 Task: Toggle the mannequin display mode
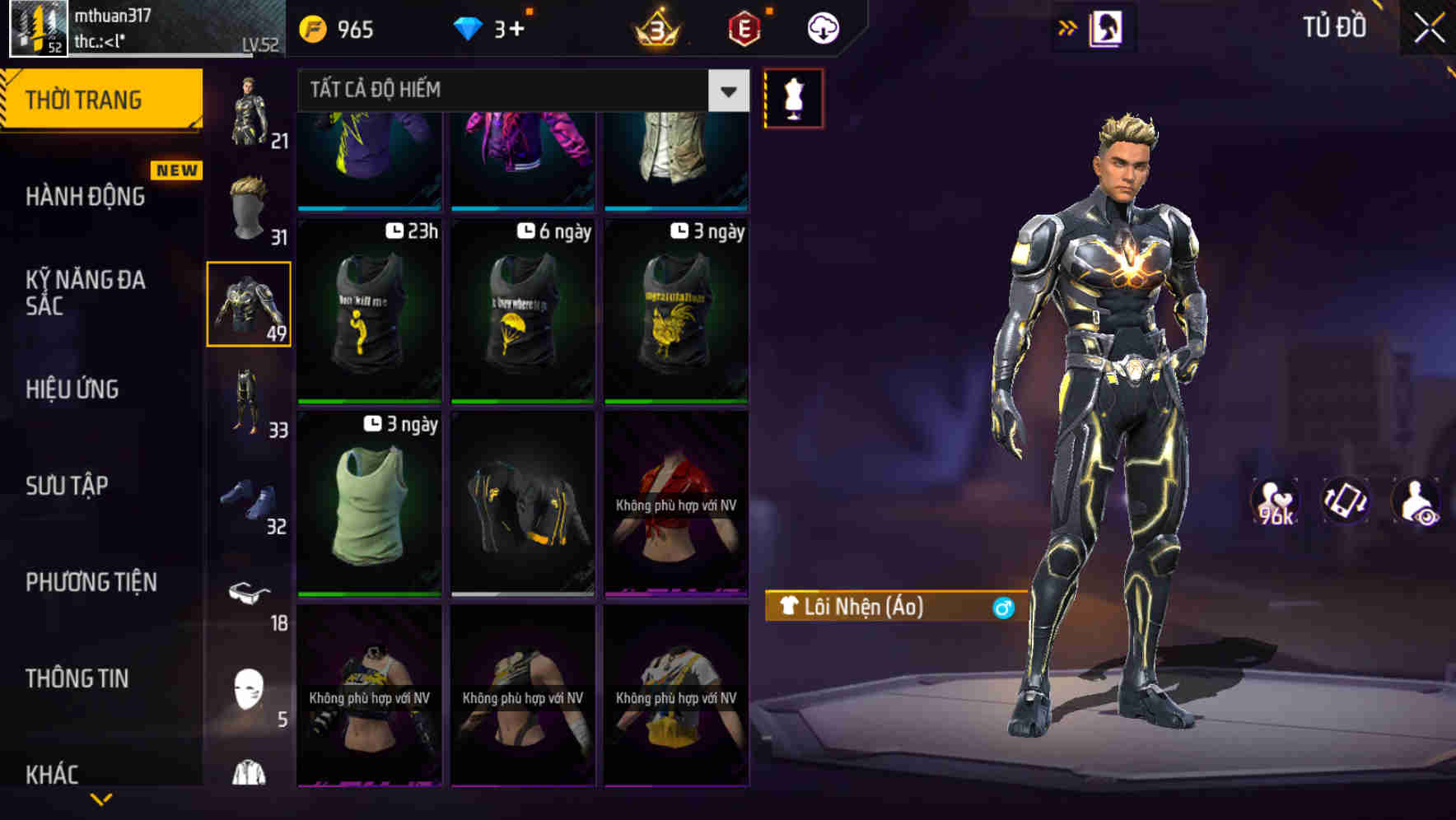[793, 98]
